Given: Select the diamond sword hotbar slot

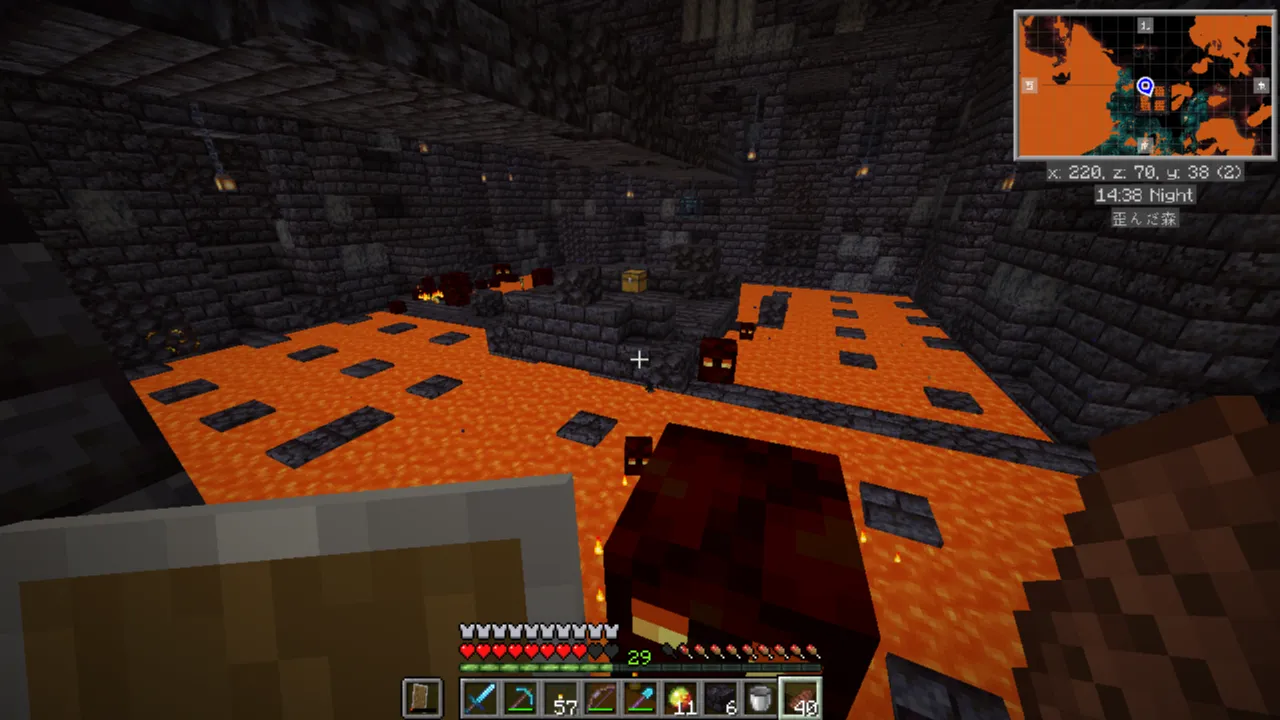Looking at the screenshot, I should click(x=481, y=697).
